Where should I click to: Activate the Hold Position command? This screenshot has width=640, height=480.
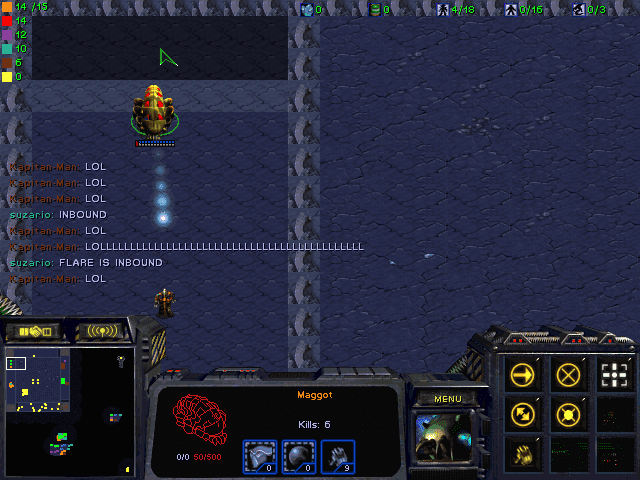pyautogui.click(x=570, y=413)
